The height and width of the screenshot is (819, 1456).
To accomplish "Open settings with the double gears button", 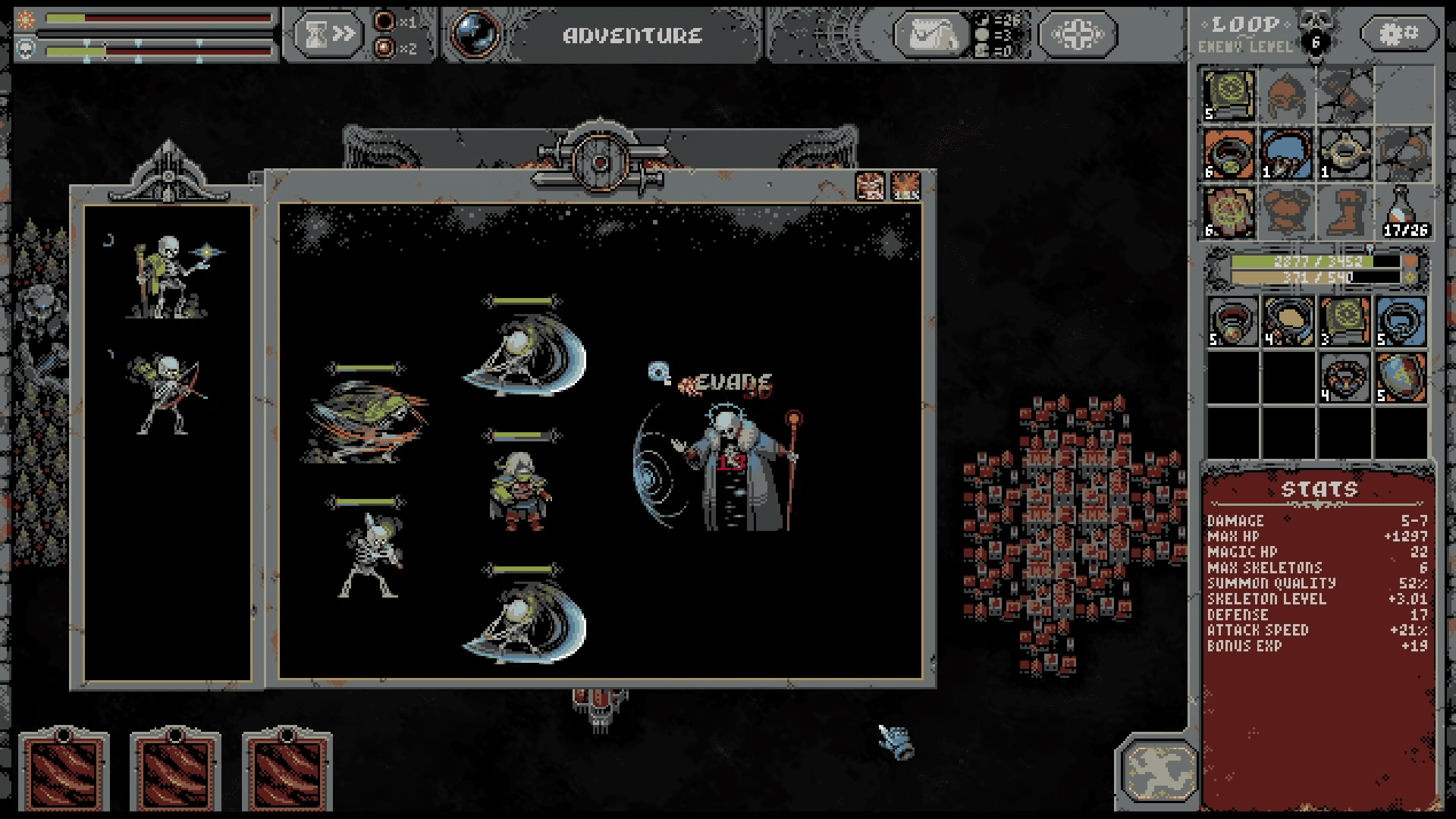I will click(1398, 33).
